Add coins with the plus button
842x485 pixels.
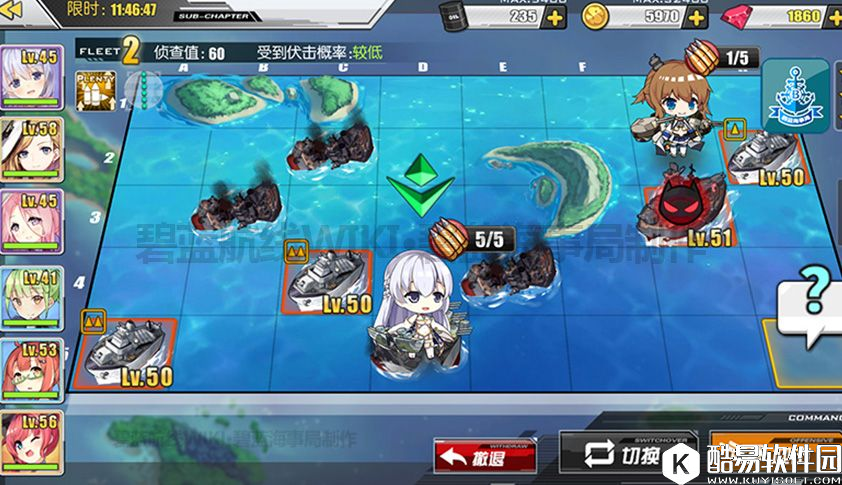pyautogui.click(x=697, y=17)
